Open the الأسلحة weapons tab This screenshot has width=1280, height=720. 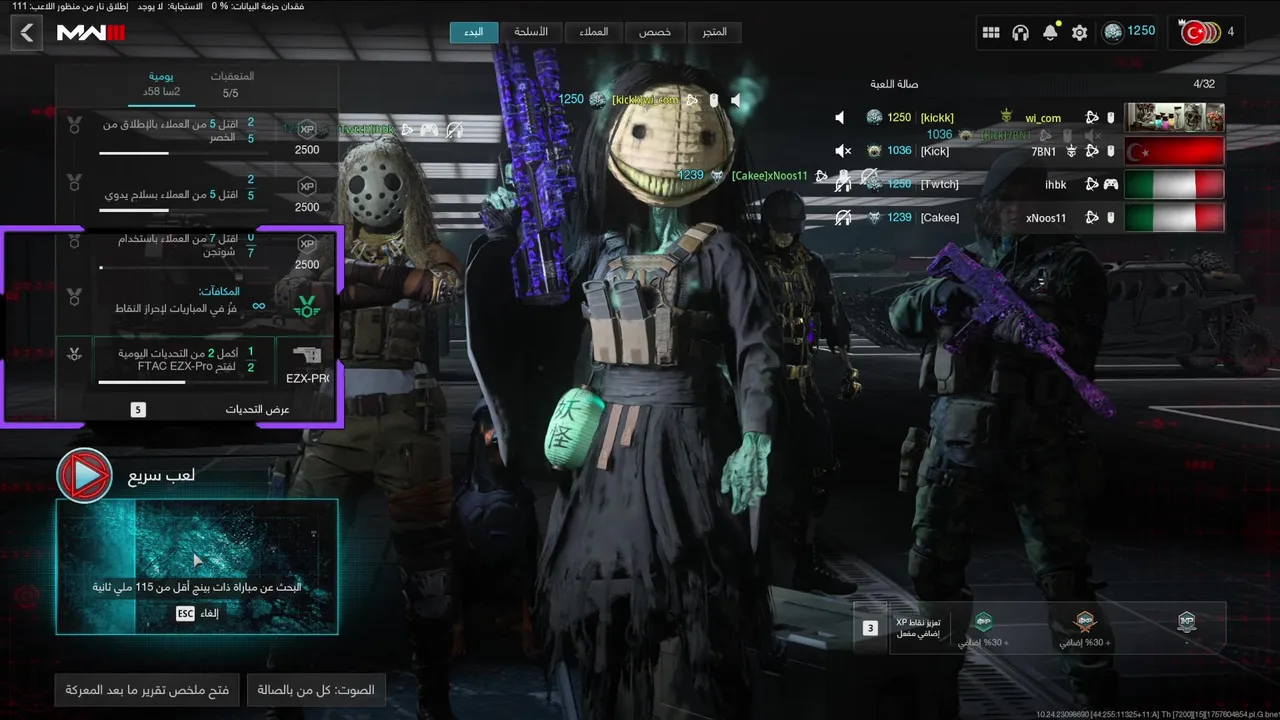tap(531, 32)
